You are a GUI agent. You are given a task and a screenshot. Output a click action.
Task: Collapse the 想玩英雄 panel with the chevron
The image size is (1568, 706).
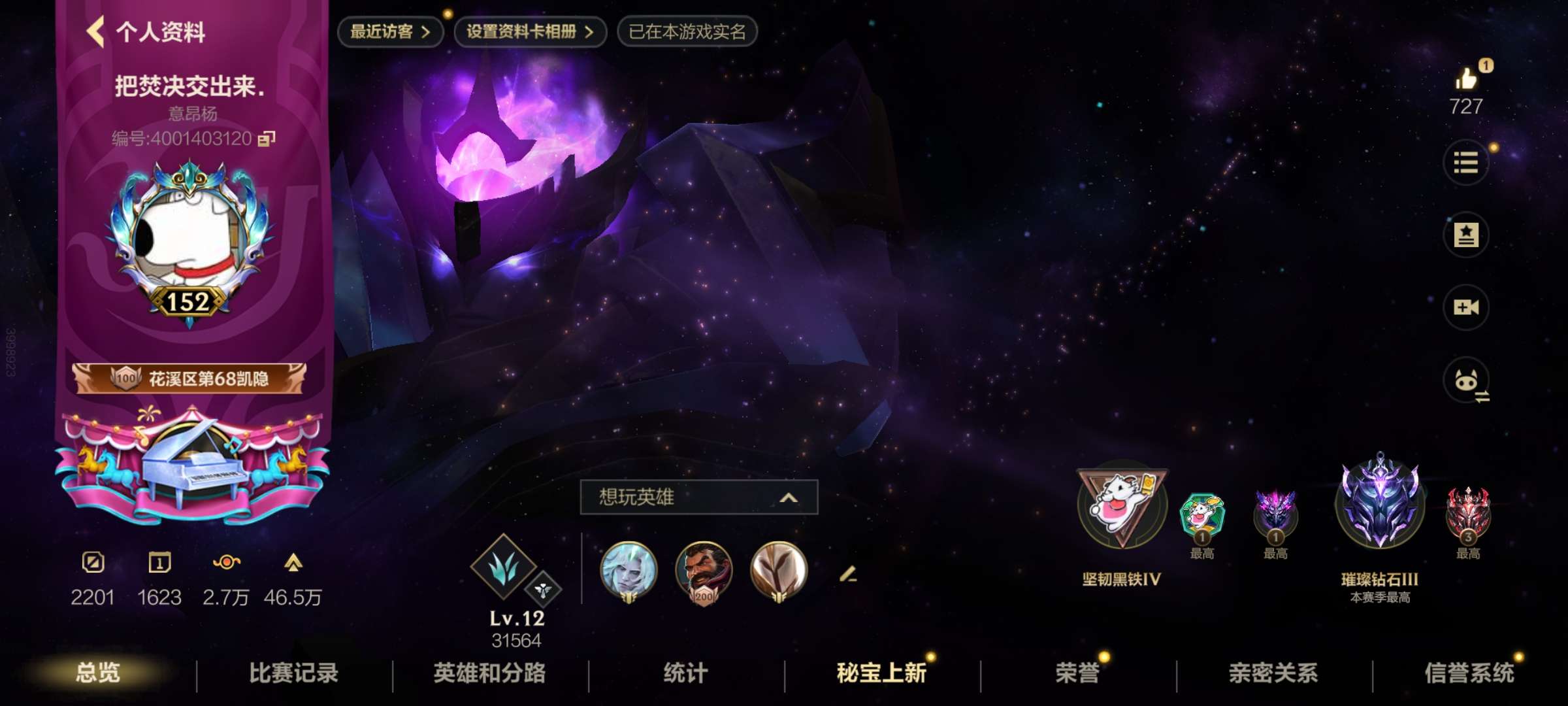click(789, 497)
